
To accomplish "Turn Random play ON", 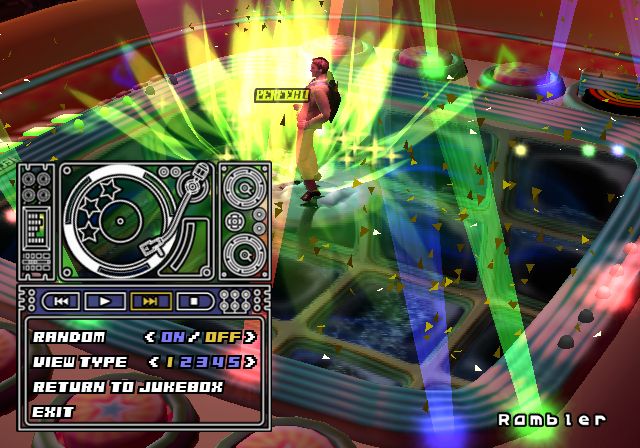I will click(172, 337).
